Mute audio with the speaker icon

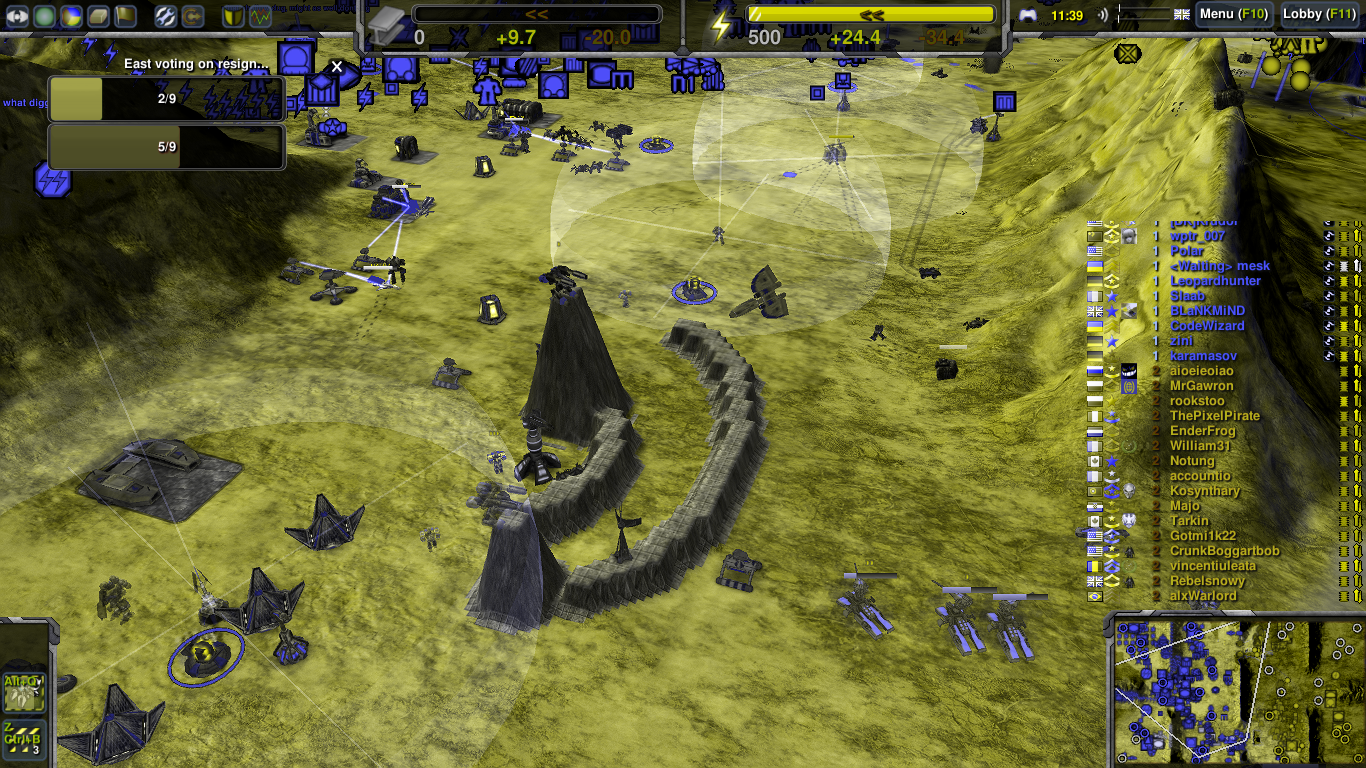pos(1104,14)
